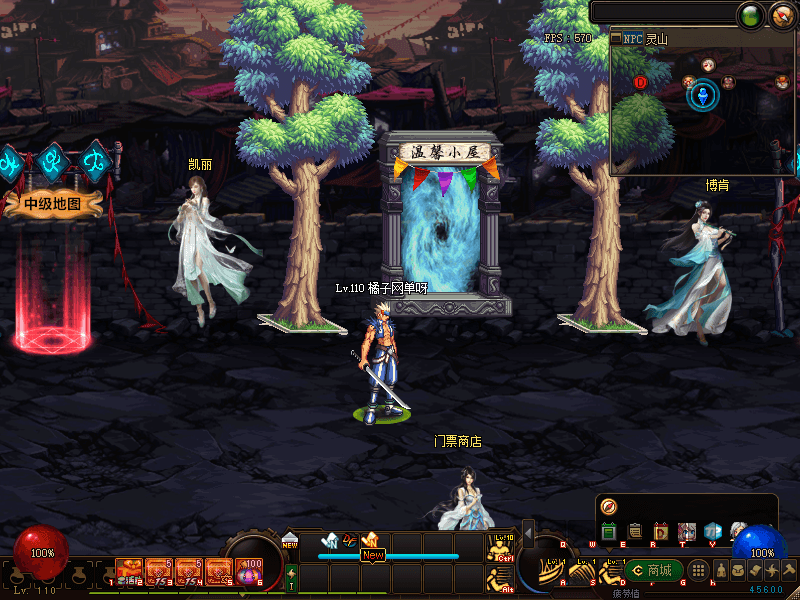Use the Lv.1 skill on key D
800x600 pixels.
[609, 570]
